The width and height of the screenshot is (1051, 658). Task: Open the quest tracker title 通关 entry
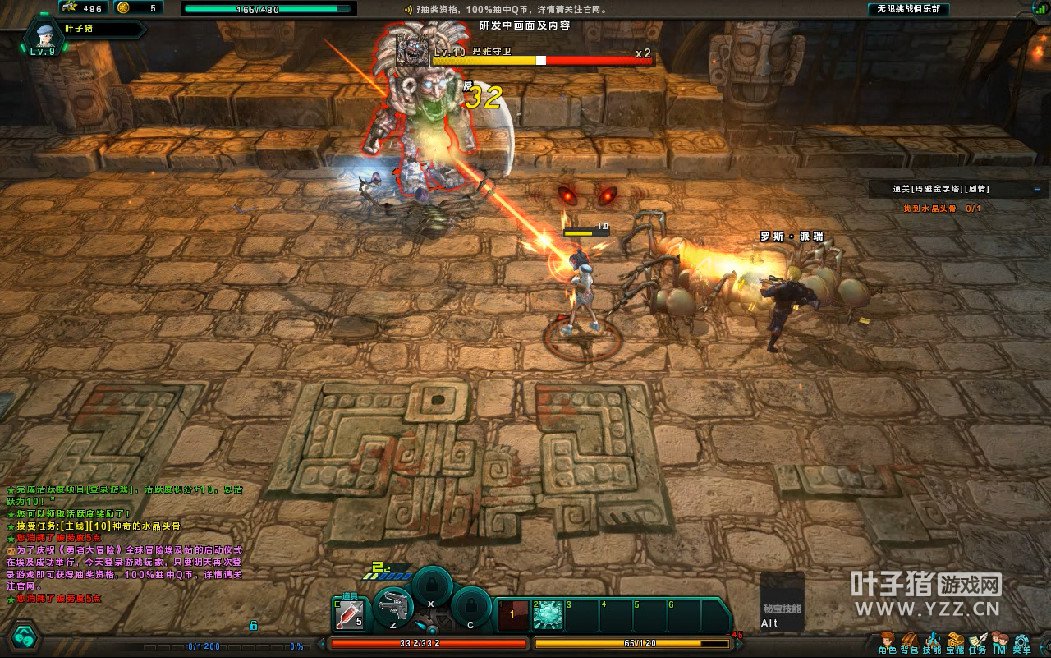tap(943, 189)
